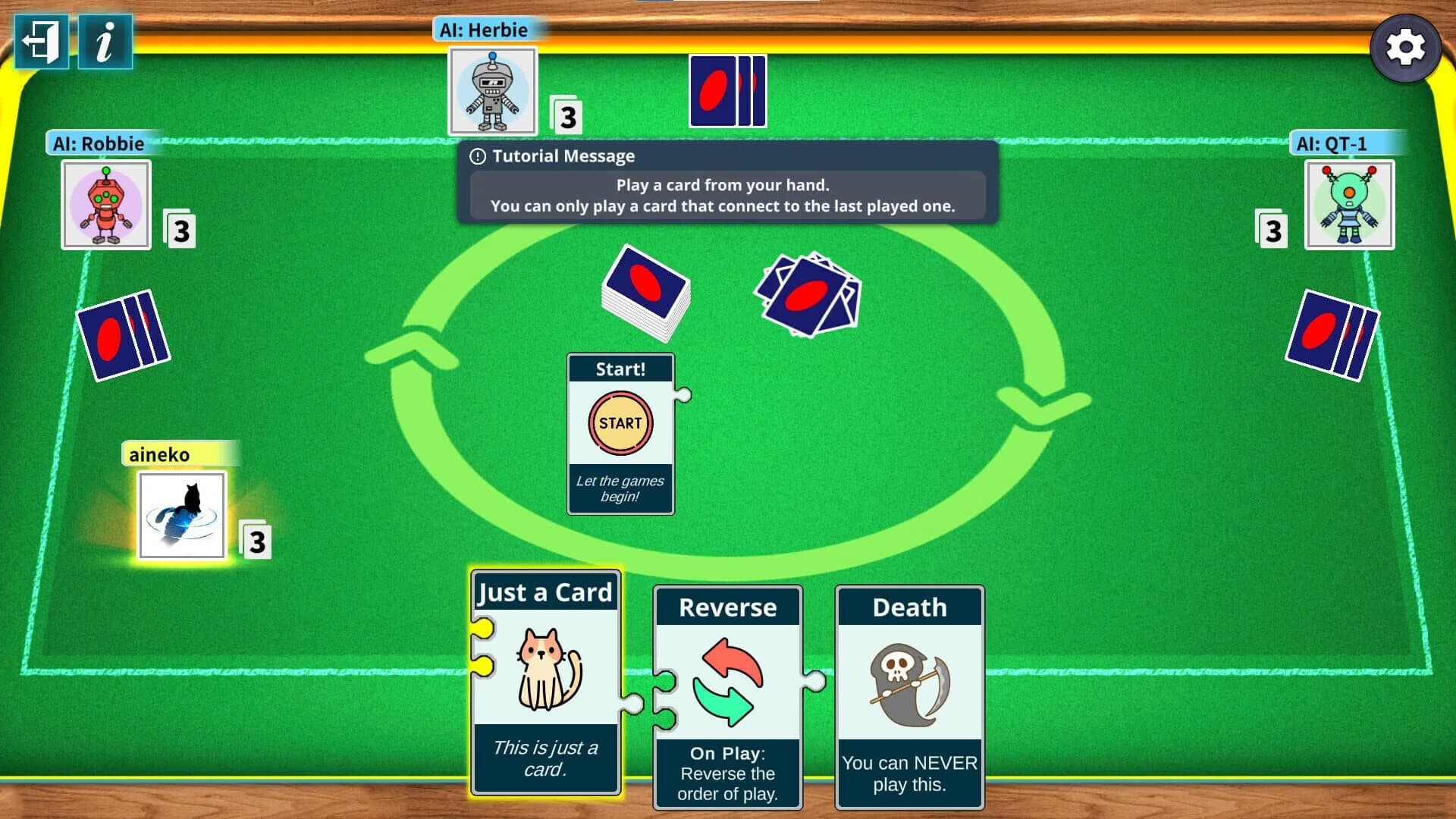Click Herbie's face-down cards near the top
Image resolution: width=1456 pixels, height=819 pixels.
pos(726,91)
